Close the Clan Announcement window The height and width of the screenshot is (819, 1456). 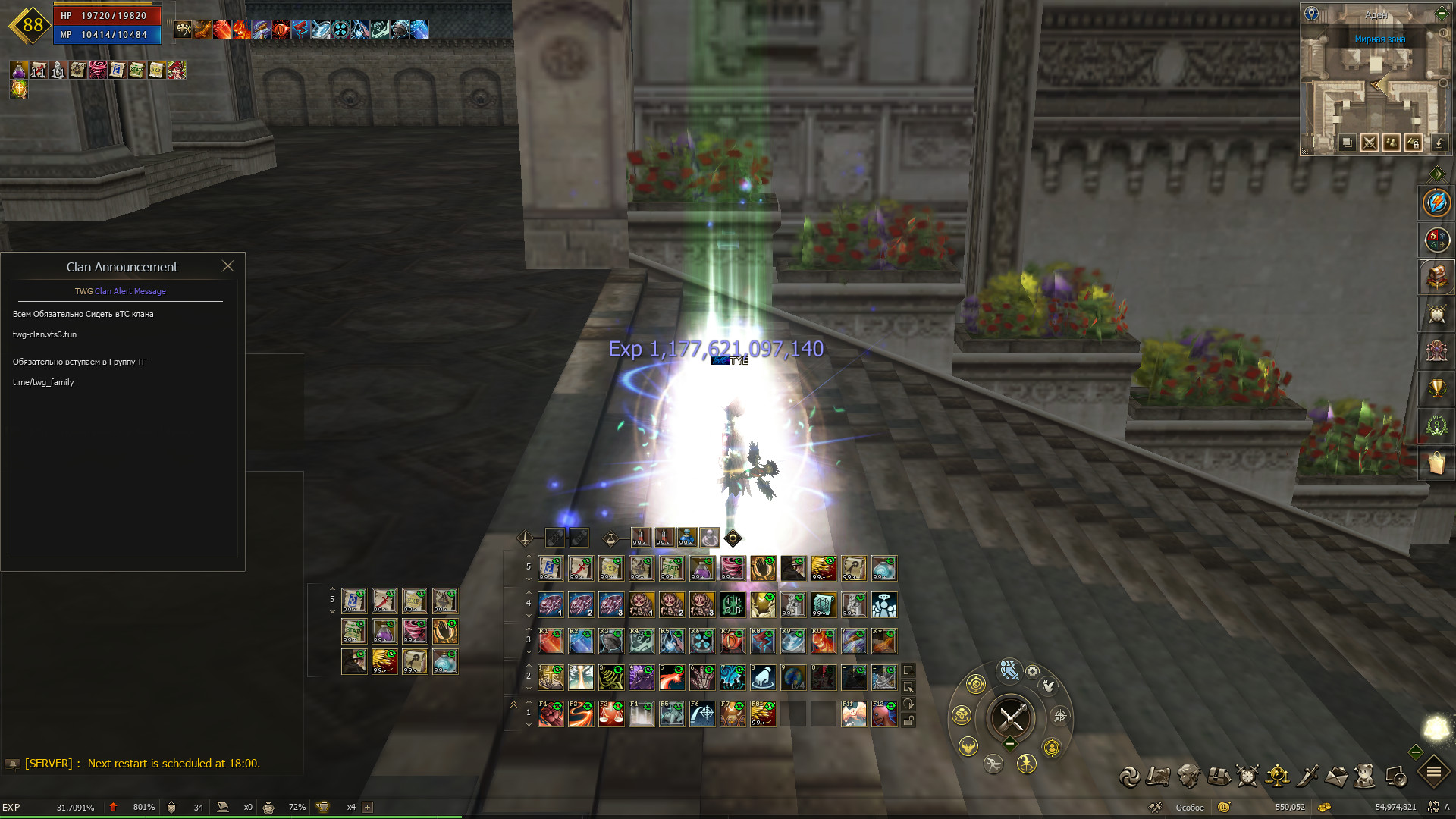point(227,266)
